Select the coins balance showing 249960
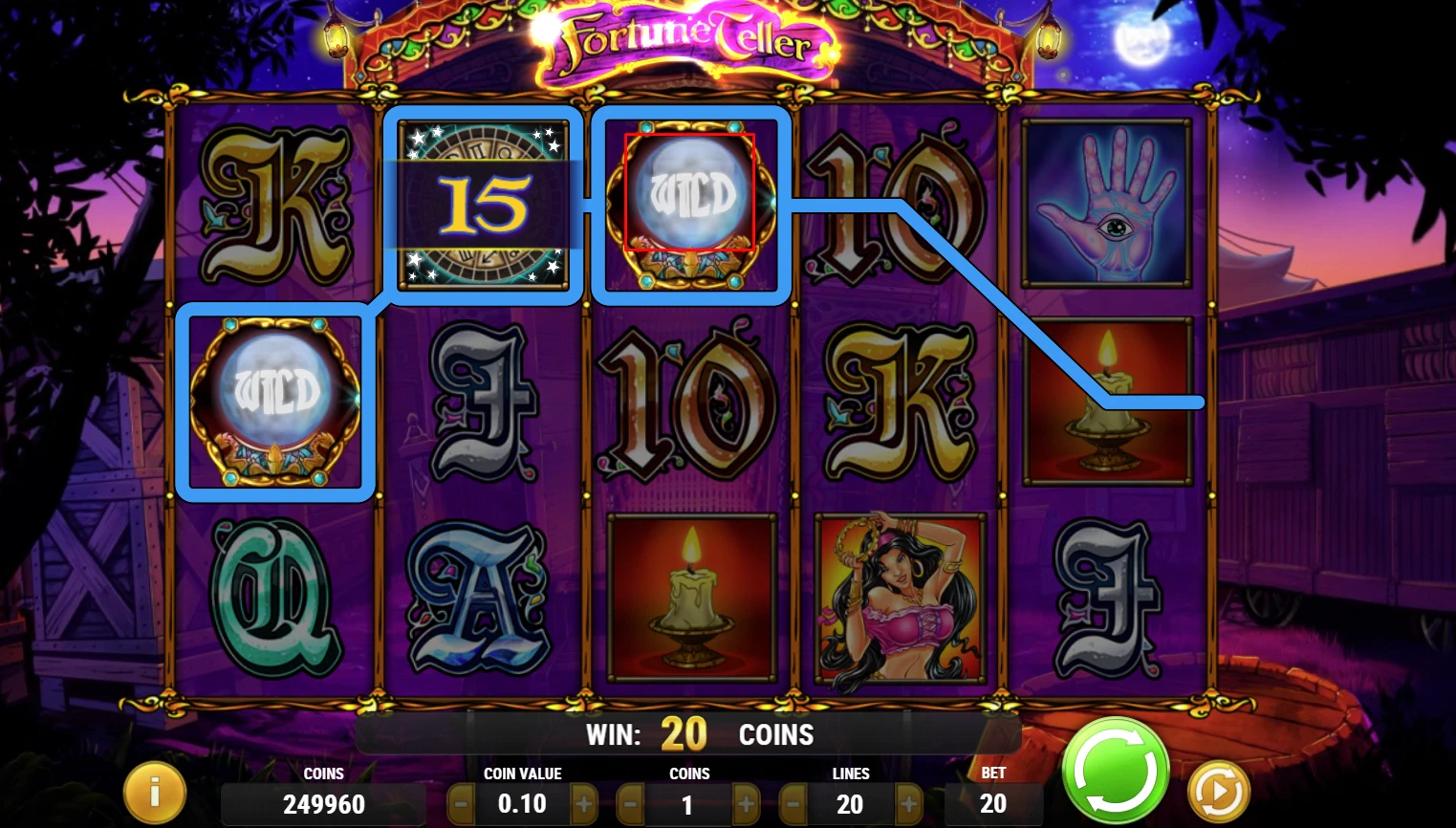The height and width of the screenshot is (828, 1456). (323, 804)
